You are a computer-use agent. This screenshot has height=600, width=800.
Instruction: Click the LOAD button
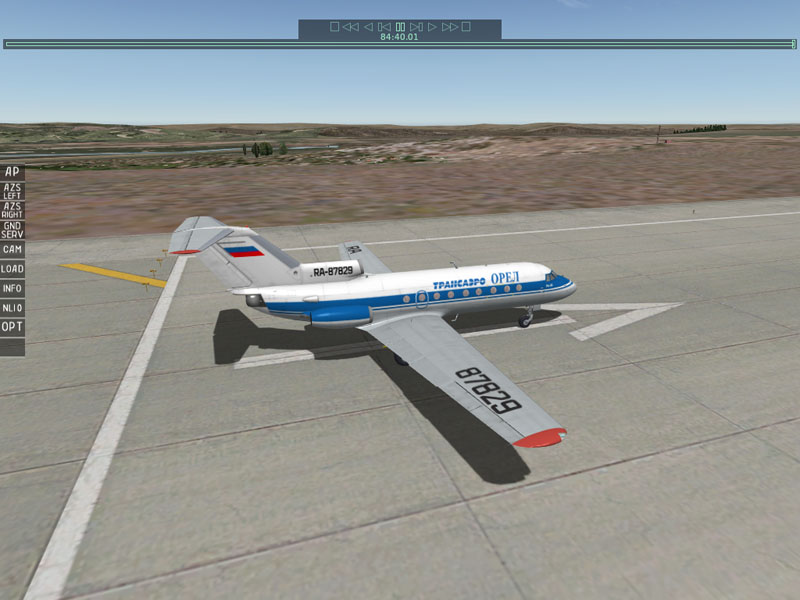pos(12,269)
